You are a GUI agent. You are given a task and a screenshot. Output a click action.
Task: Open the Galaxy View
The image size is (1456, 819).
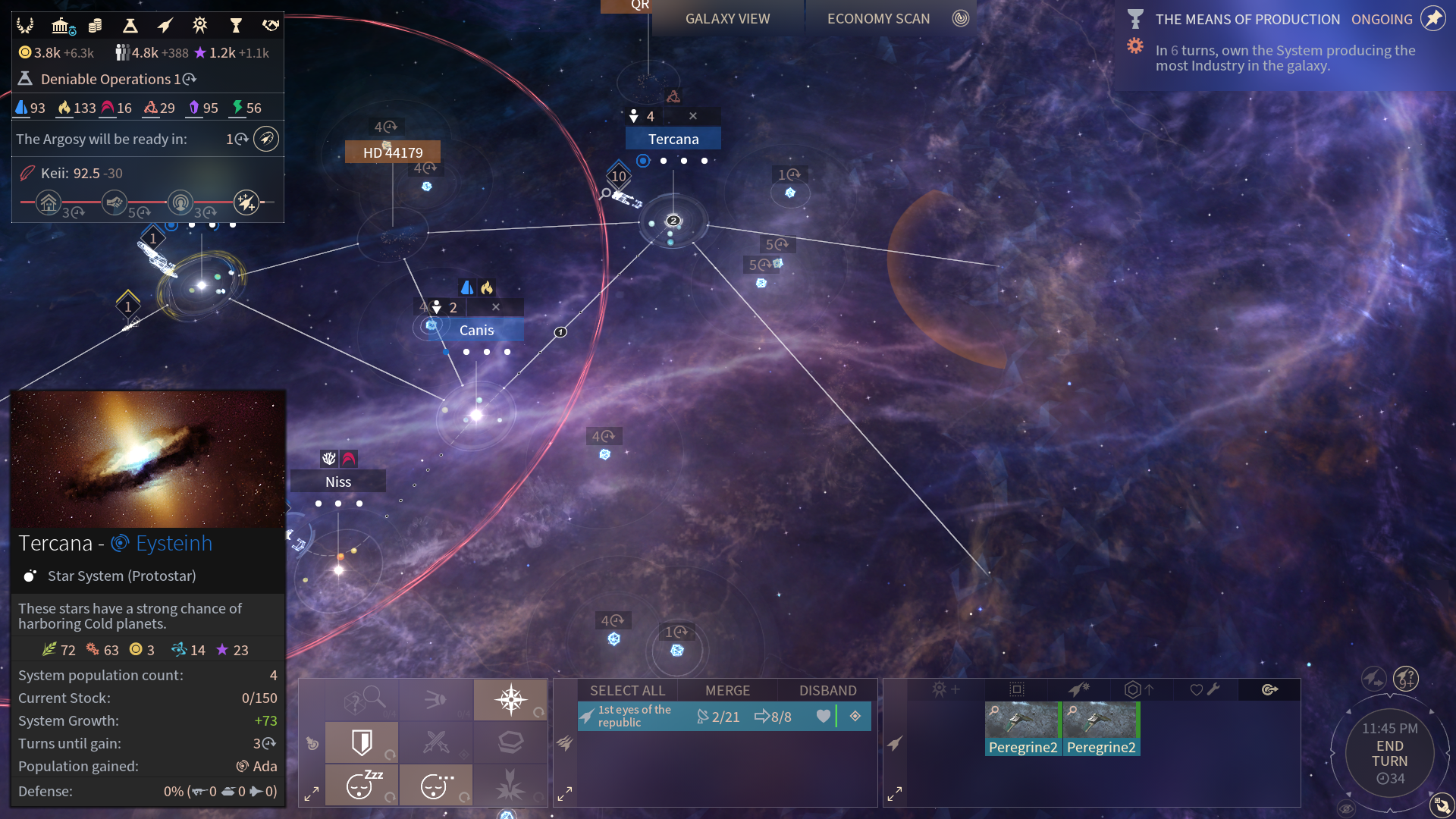(x=727, y=19)
